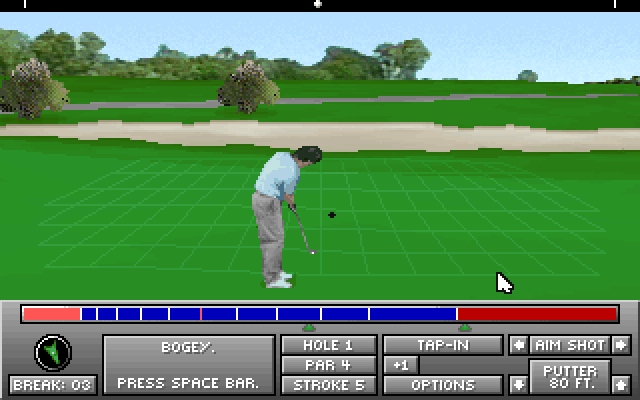Switch to next club with the right club arrow
640x400 pixels.
pos(622,384)
